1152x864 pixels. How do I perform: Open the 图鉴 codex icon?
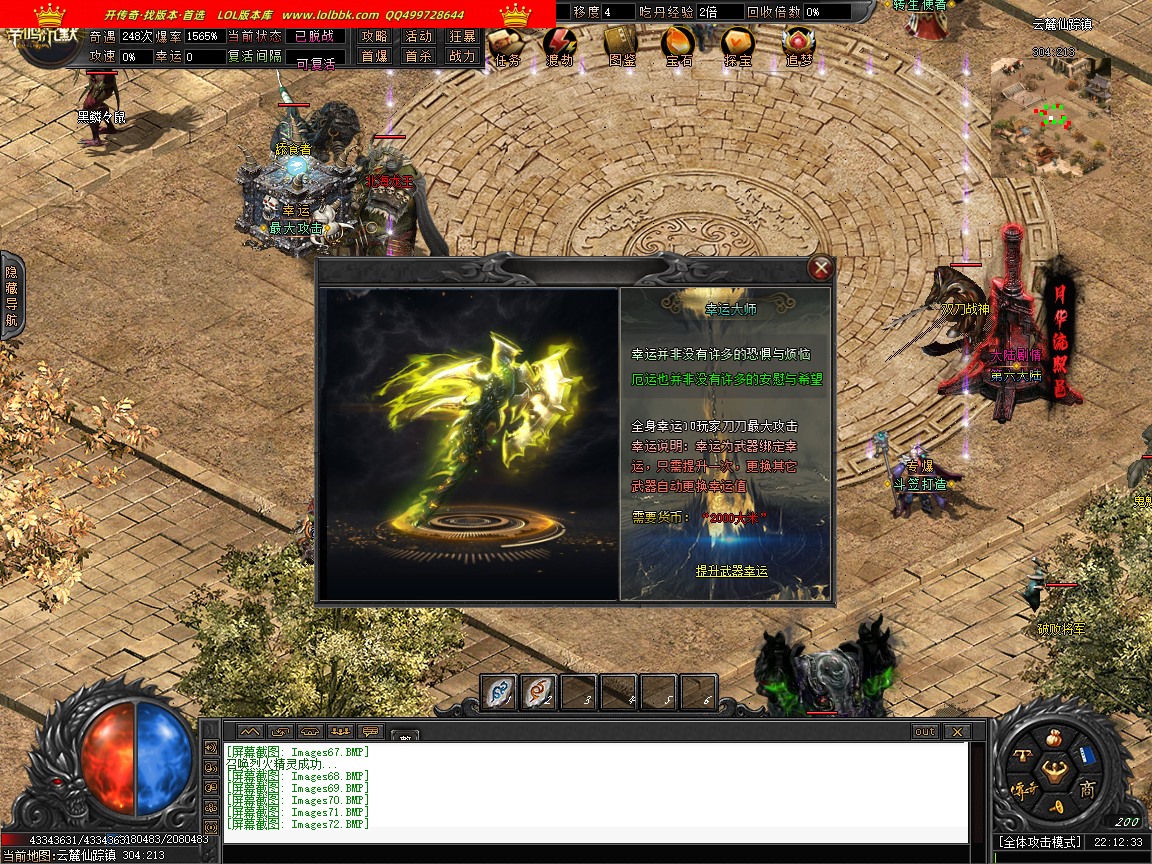click(x=621, y=45)
